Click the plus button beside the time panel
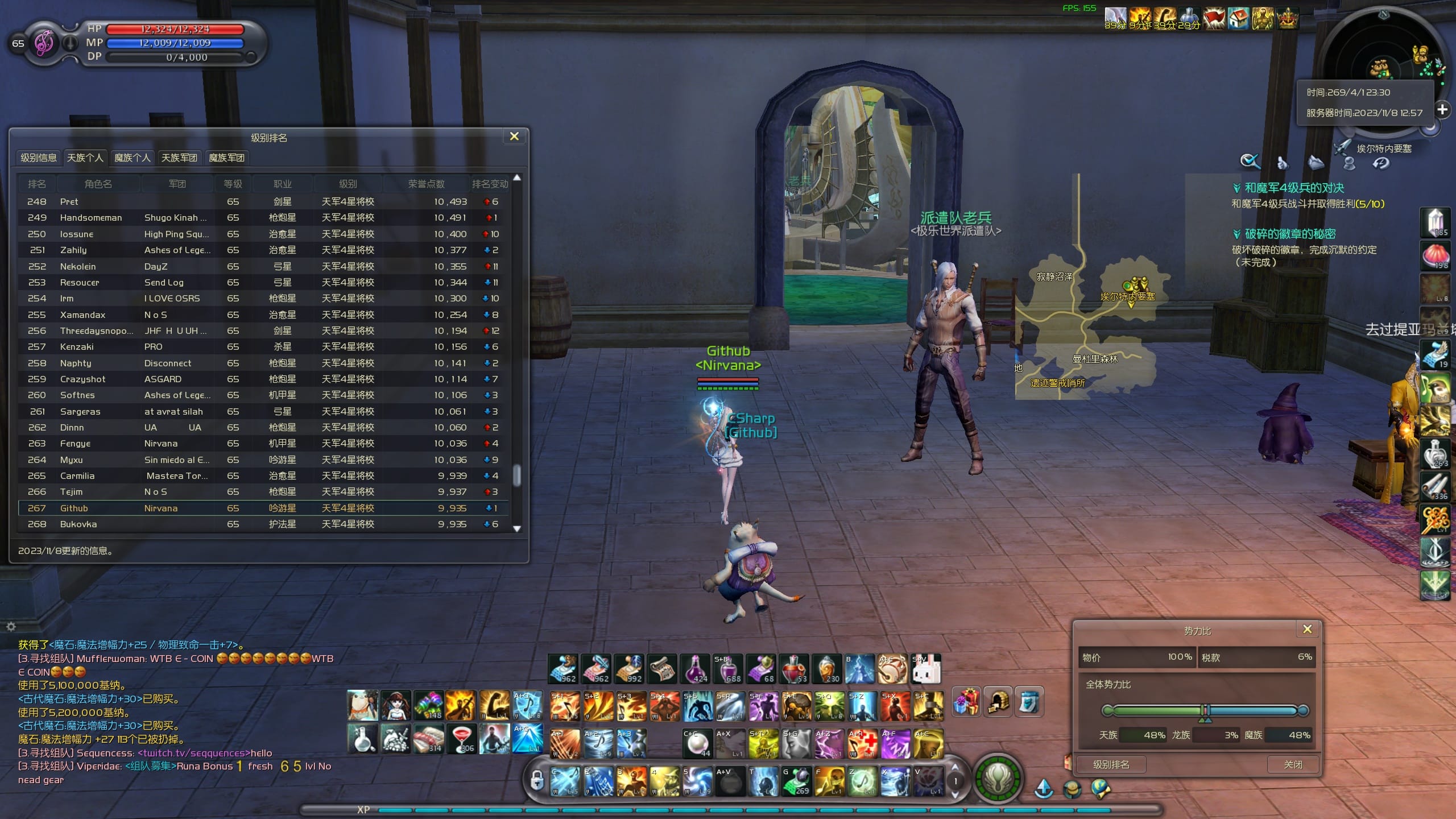Viewport: 1456px width, 819px height. tap(1442, 109)
